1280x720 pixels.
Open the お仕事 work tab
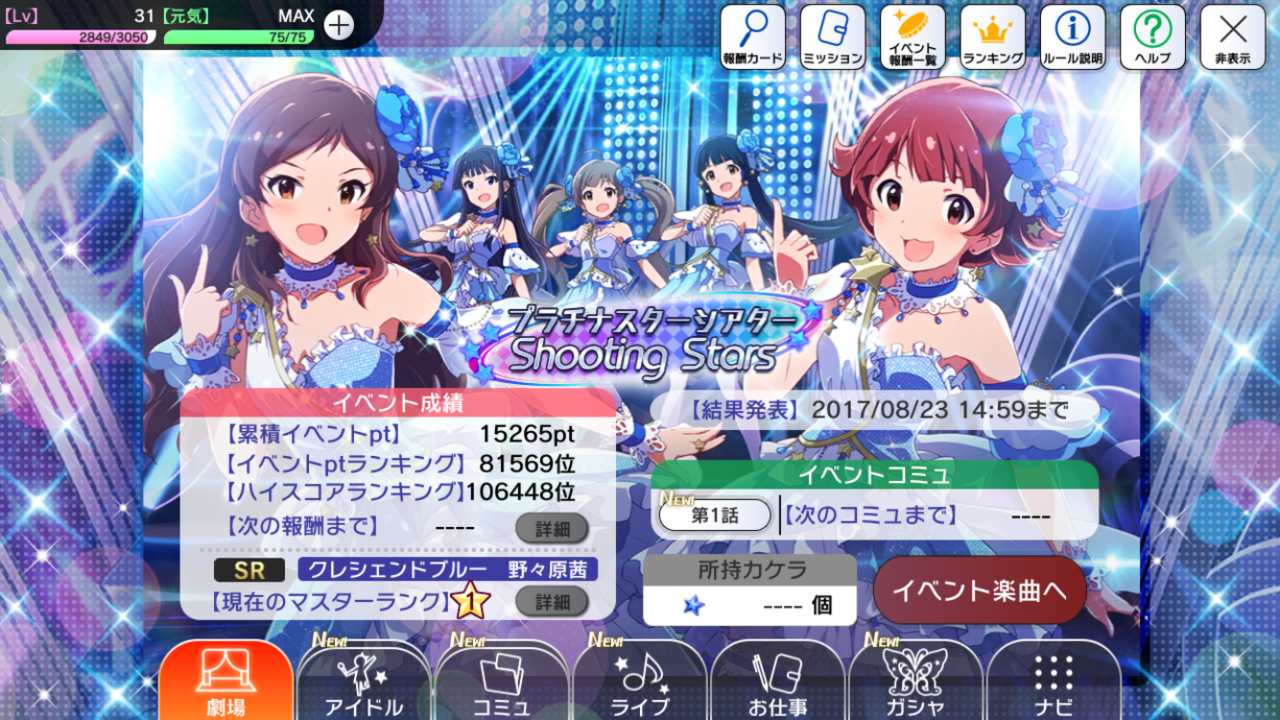coord(778,683)
